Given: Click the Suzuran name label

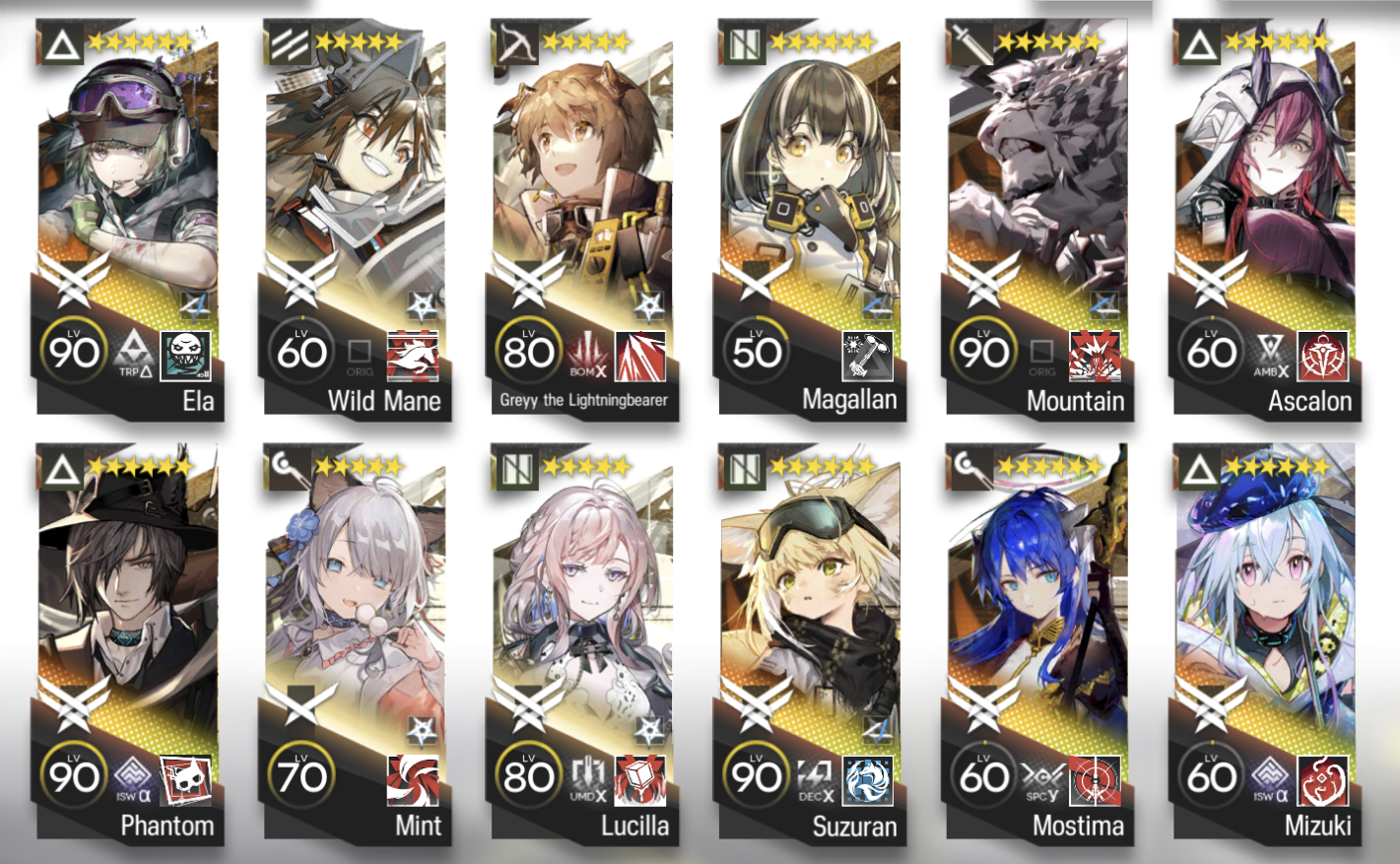Looking at the screenshot, I should click(x=853, y=828).
